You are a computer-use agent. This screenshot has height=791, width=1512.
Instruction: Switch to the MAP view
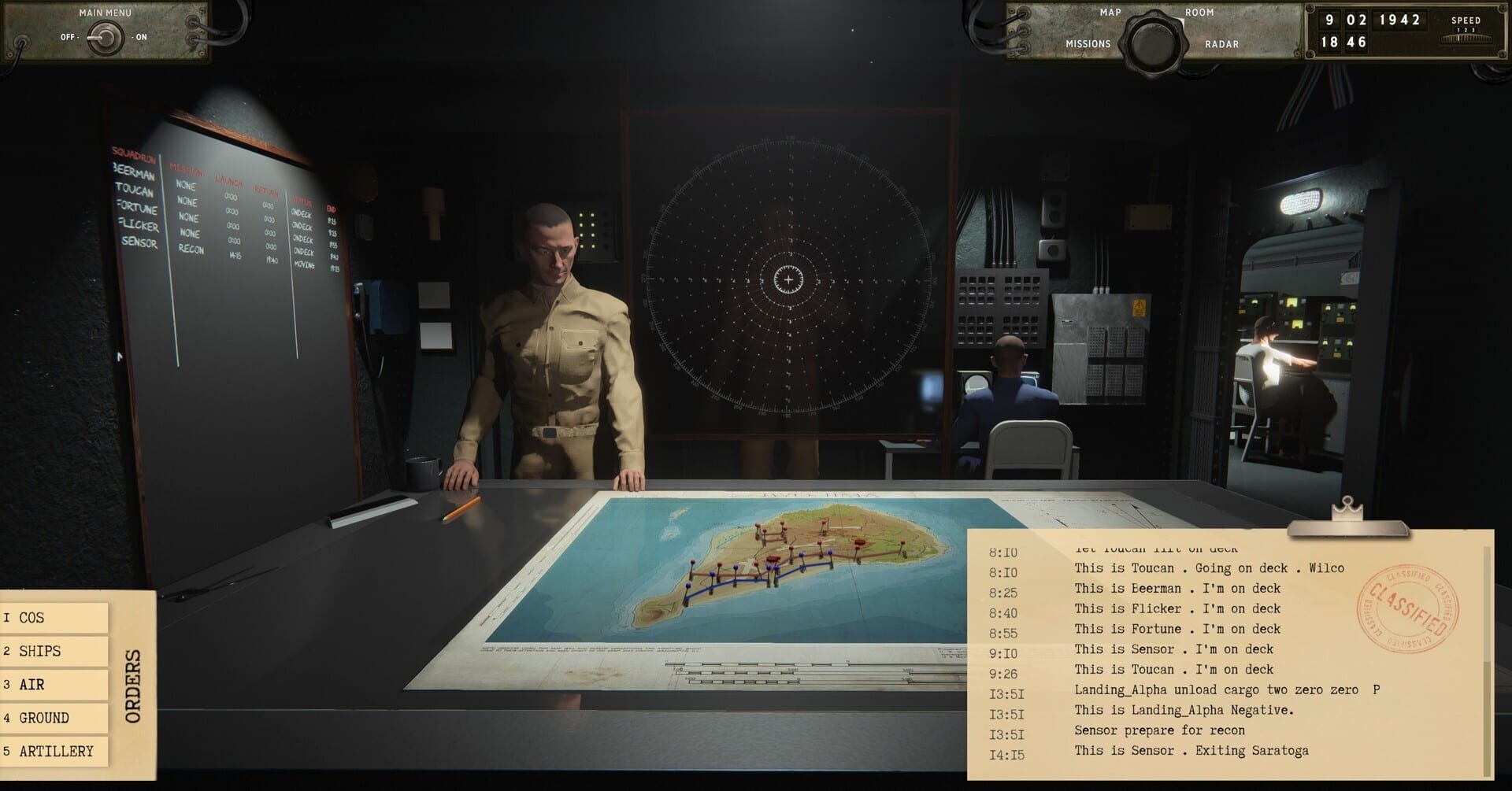coord(1110,13)
